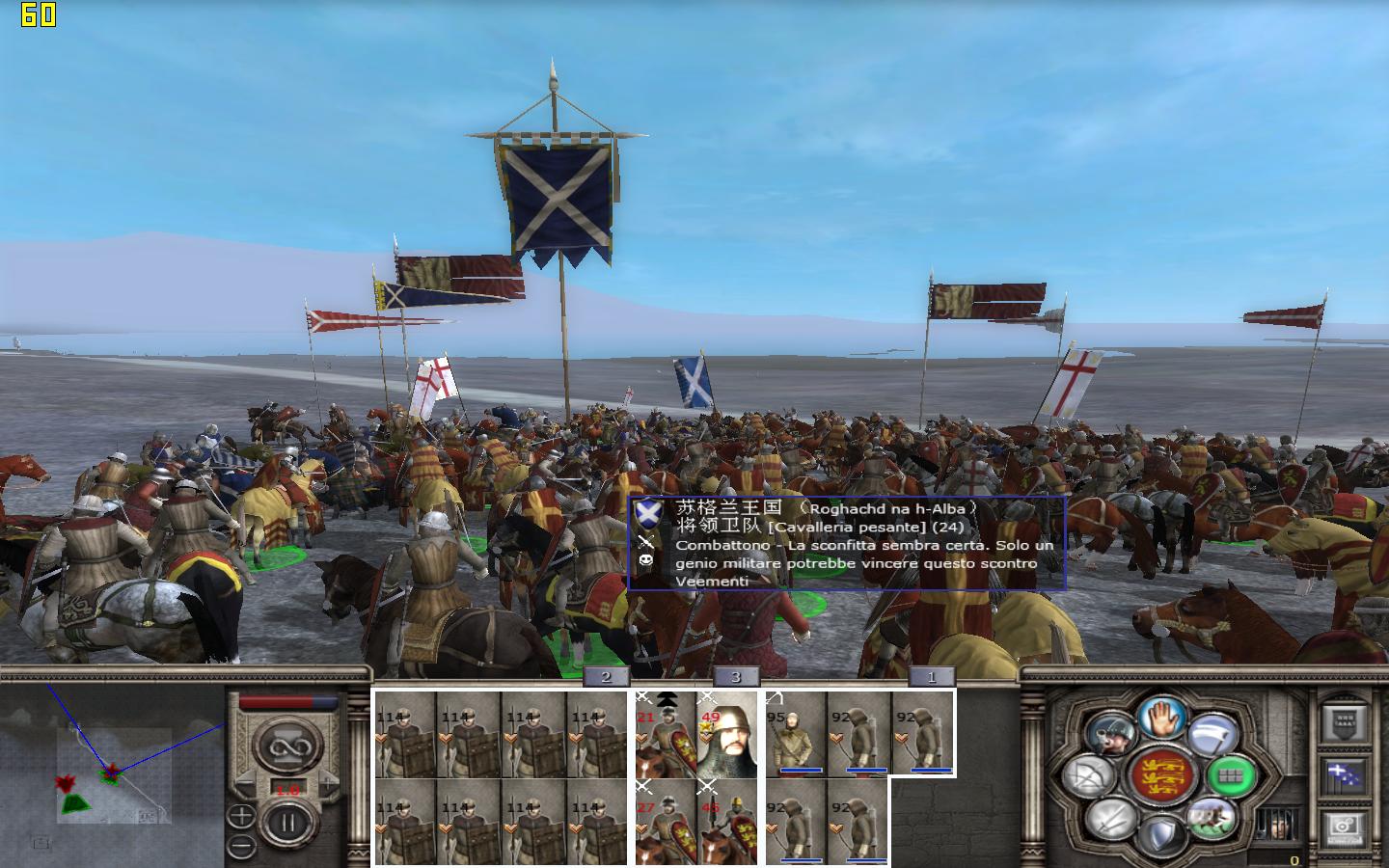
Task: Issue halt order with the hand icon
Action: pyautogui.click(x=1159, y=719)
